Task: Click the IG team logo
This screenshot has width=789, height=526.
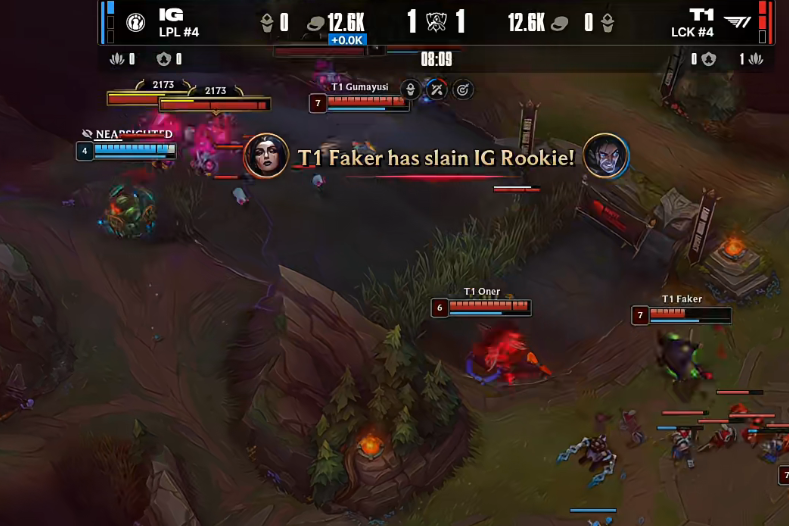Action: 137,22
